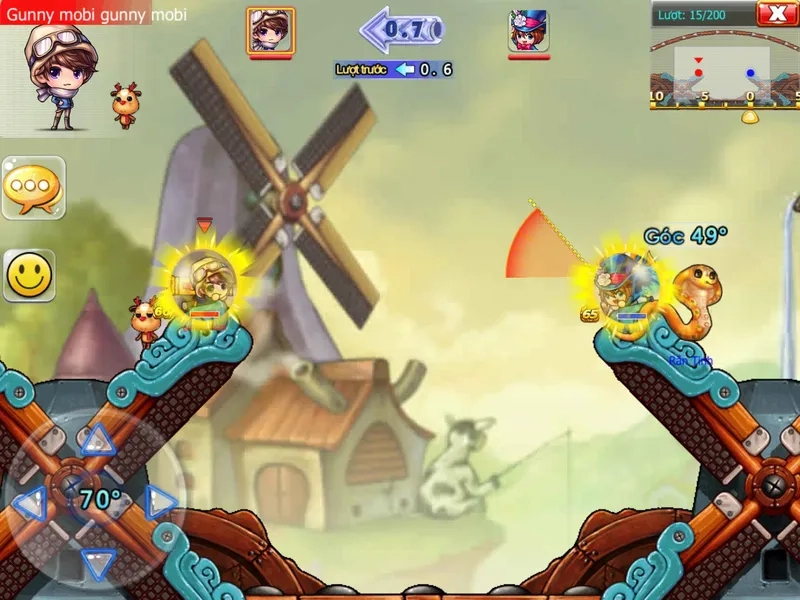Viewport: 800px width, 600px height.
Task: Open the chat speech bubble button
Action: (x=33, y=187)
